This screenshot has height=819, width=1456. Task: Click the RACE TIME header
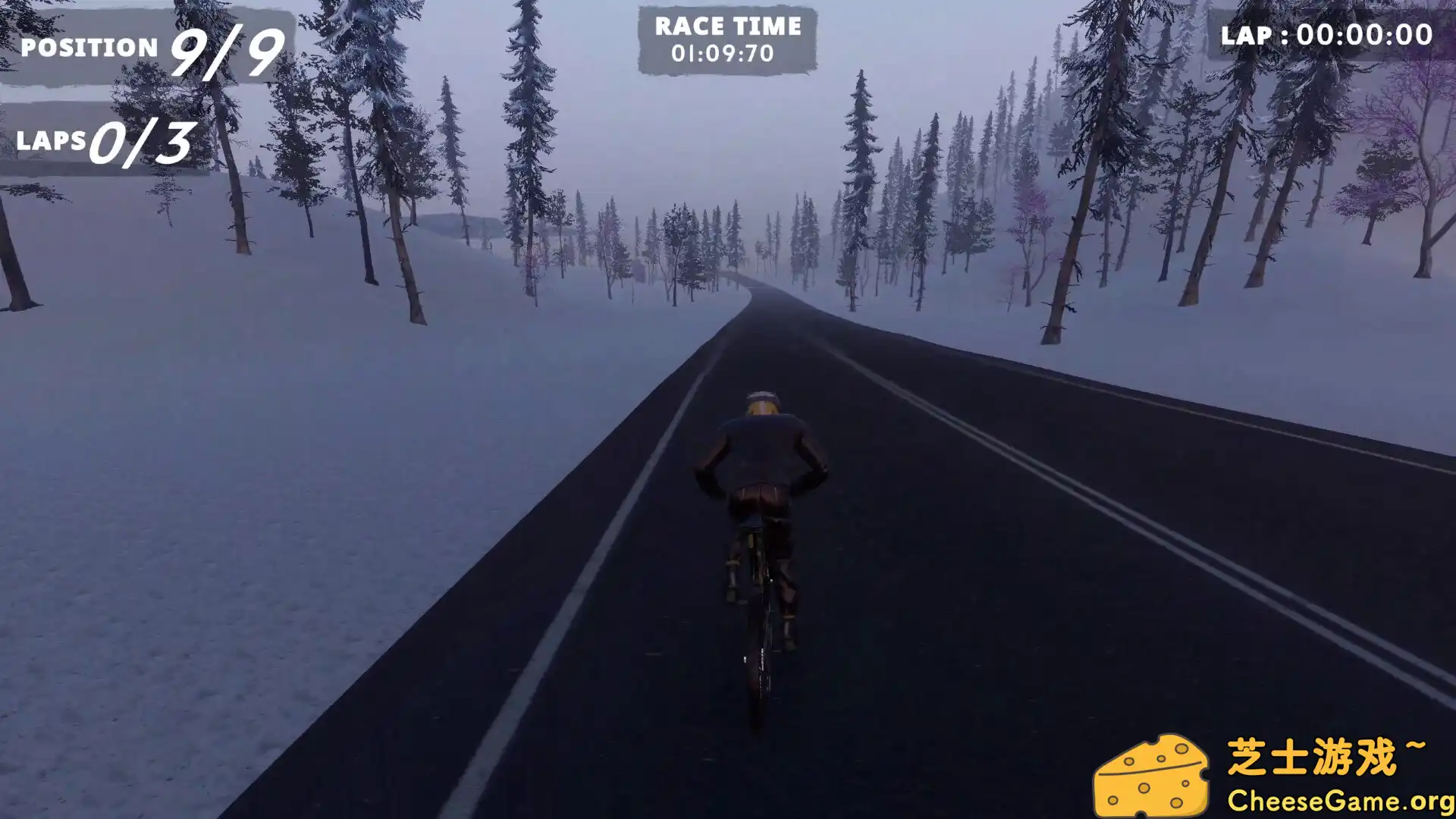(x=726, y=27)
